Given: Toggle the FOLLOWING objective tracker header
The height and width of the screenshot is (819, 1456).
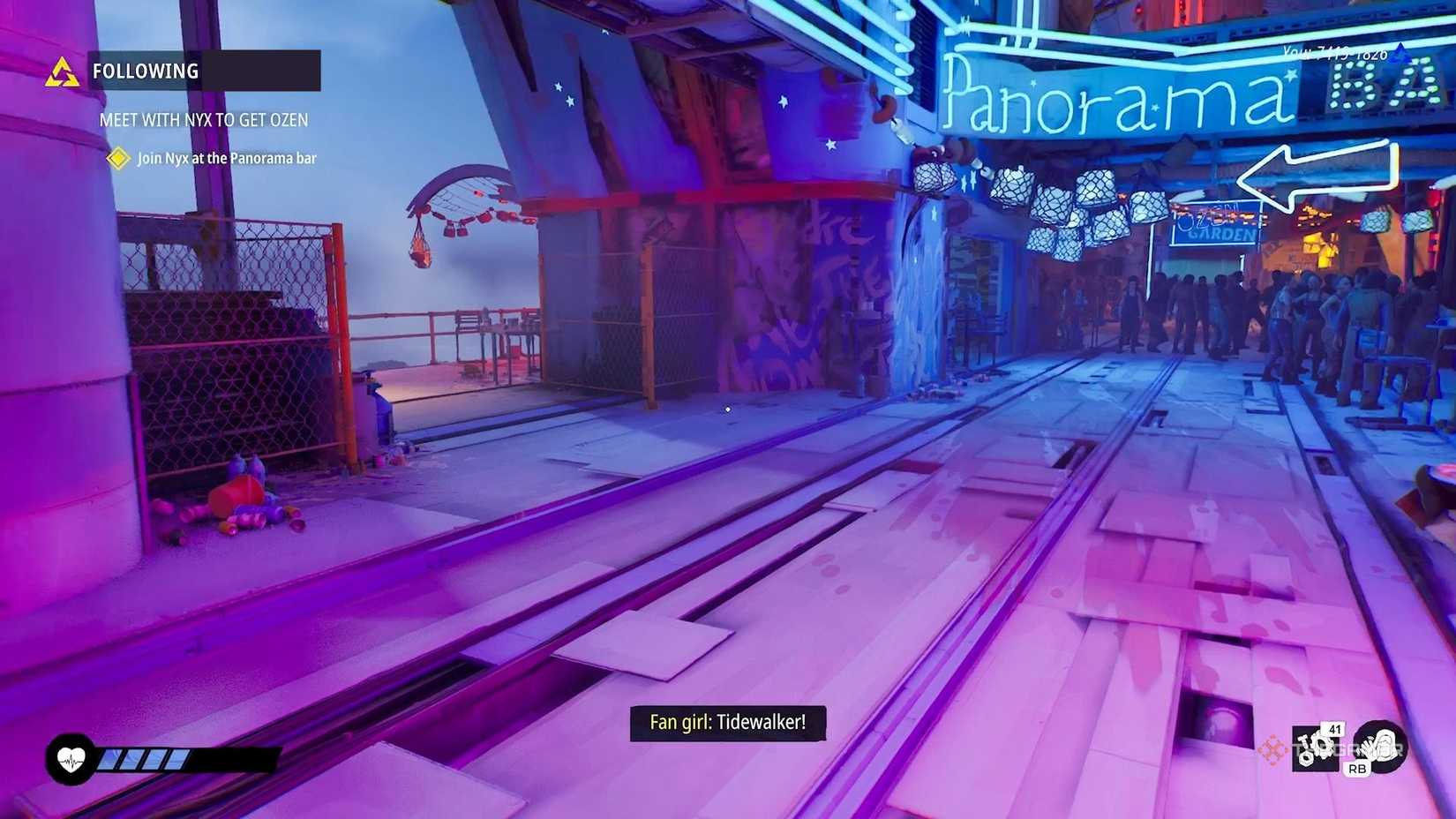Looking at the screenshot, I should tap(146, 71).
